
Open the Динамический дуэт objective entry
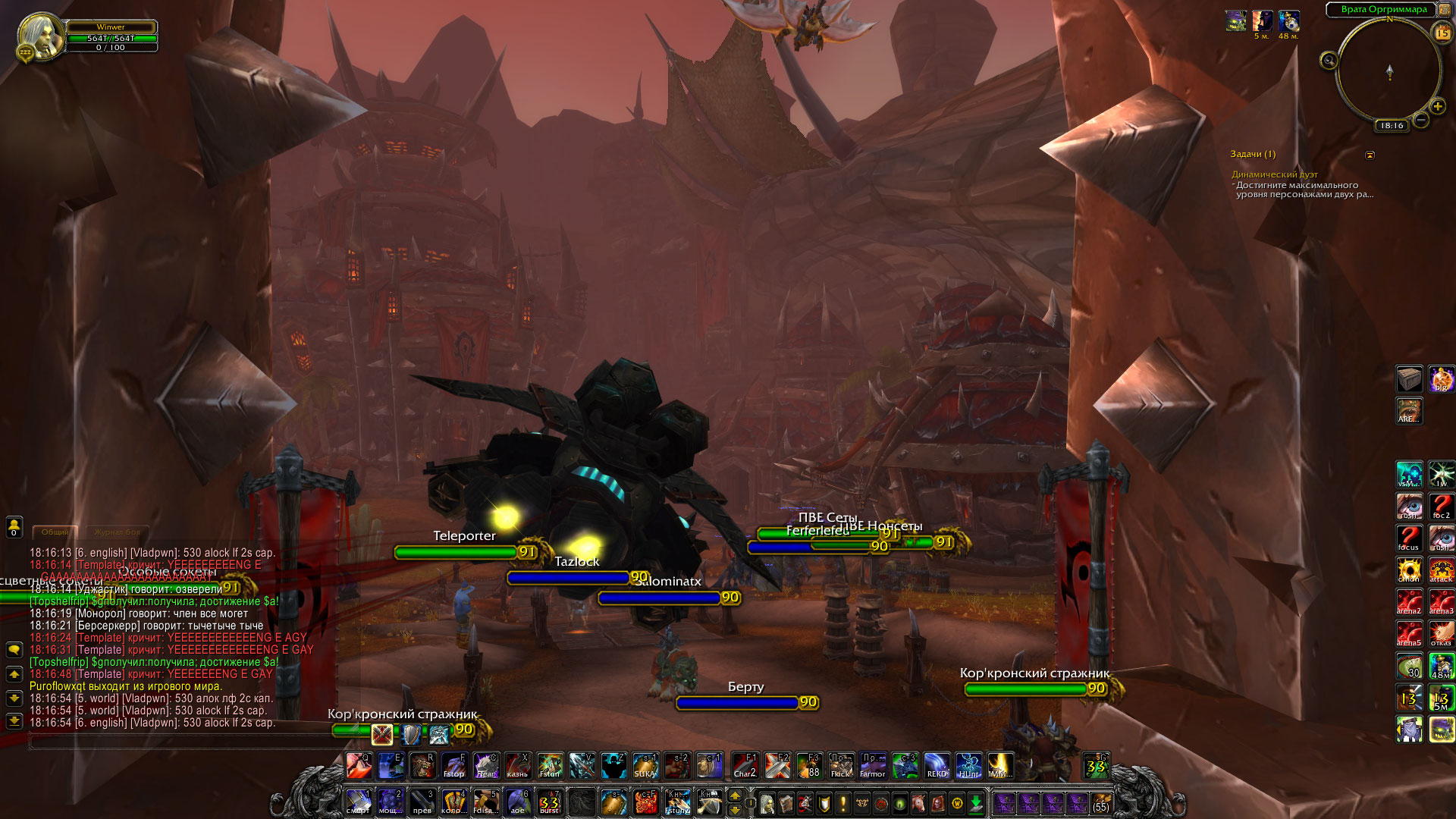point(1274,174)
